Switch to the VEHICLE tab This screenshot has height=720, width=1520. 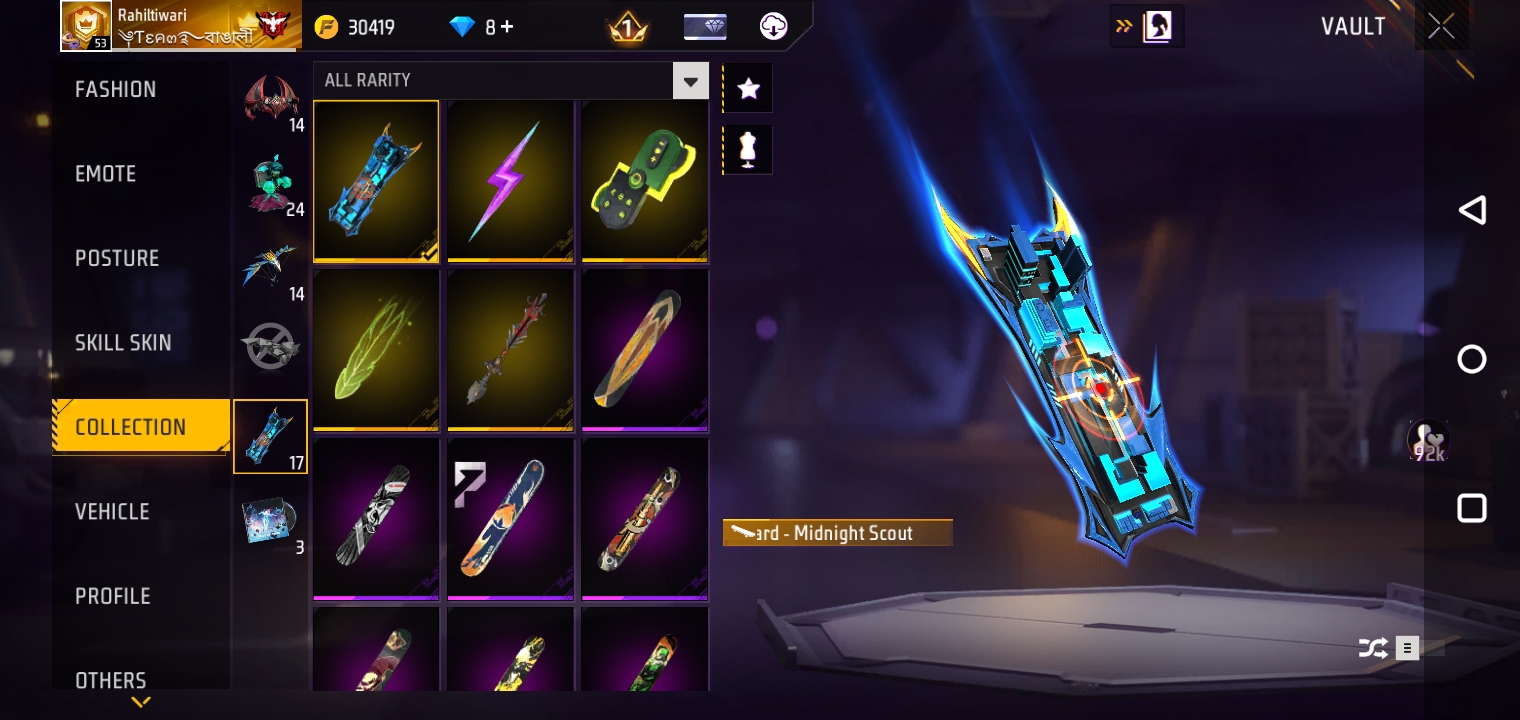[112, 512]
